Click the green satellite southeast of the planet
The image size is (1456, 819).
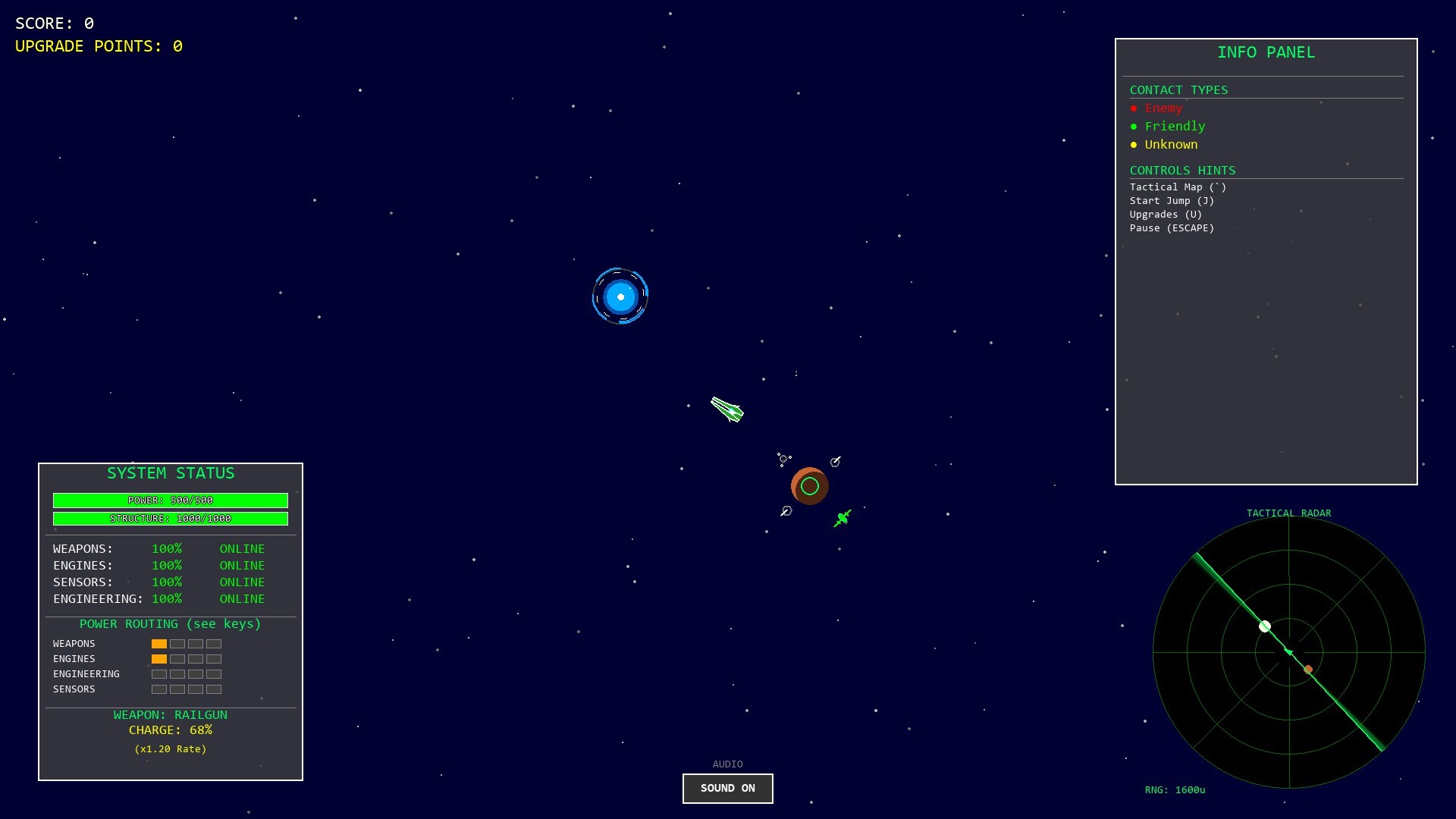point(843,518)
